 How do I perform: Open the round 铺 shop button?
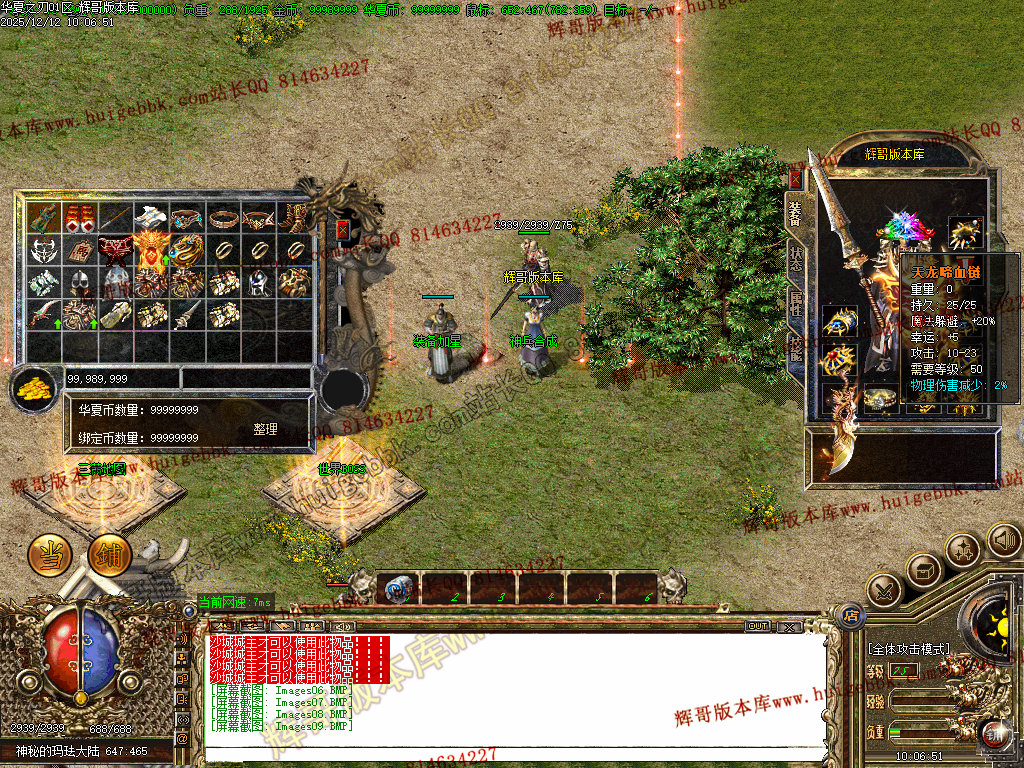109,555
